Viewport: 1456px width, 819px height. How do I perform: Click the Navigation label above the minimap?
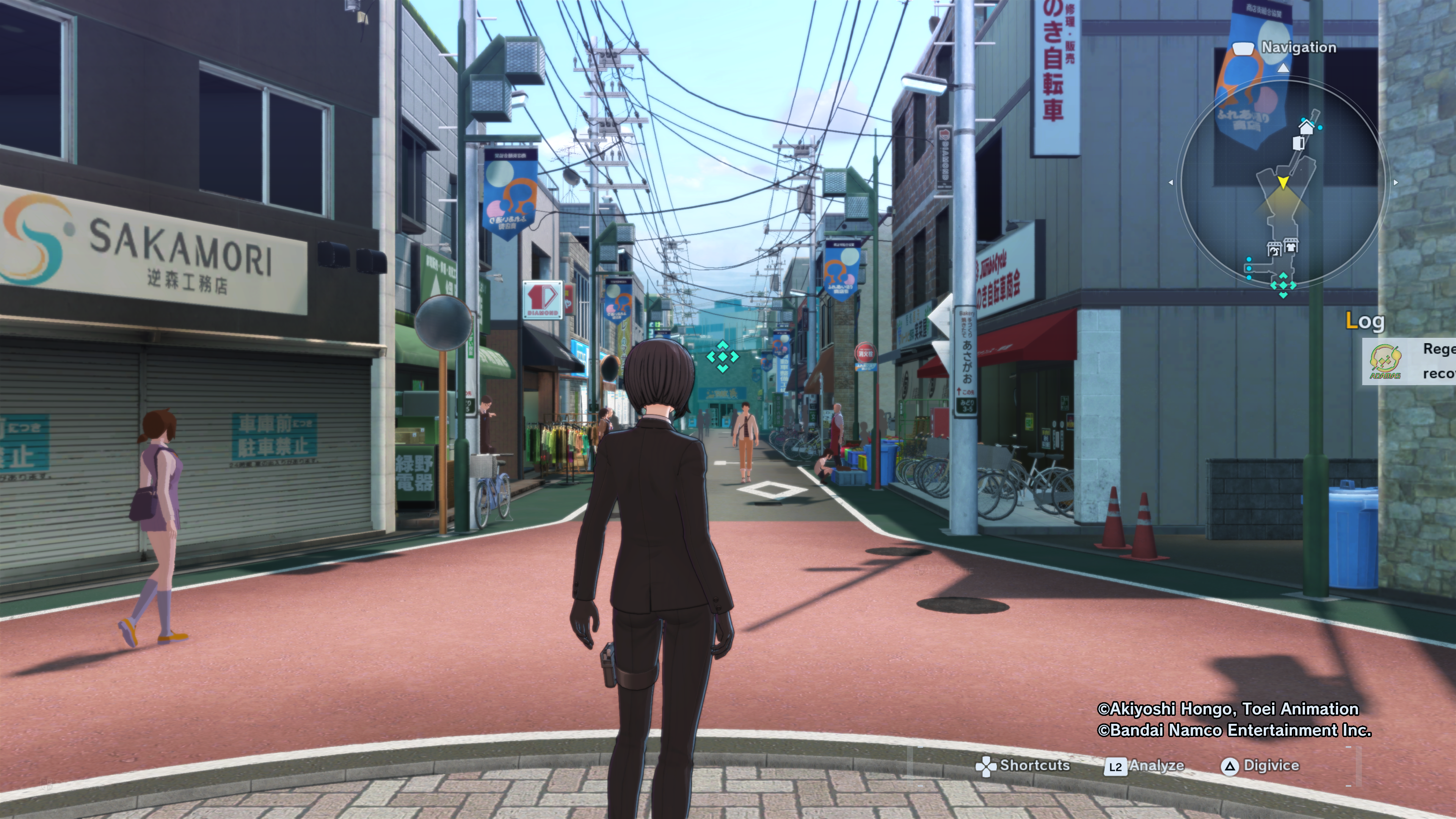click(x=1298, y=47)
